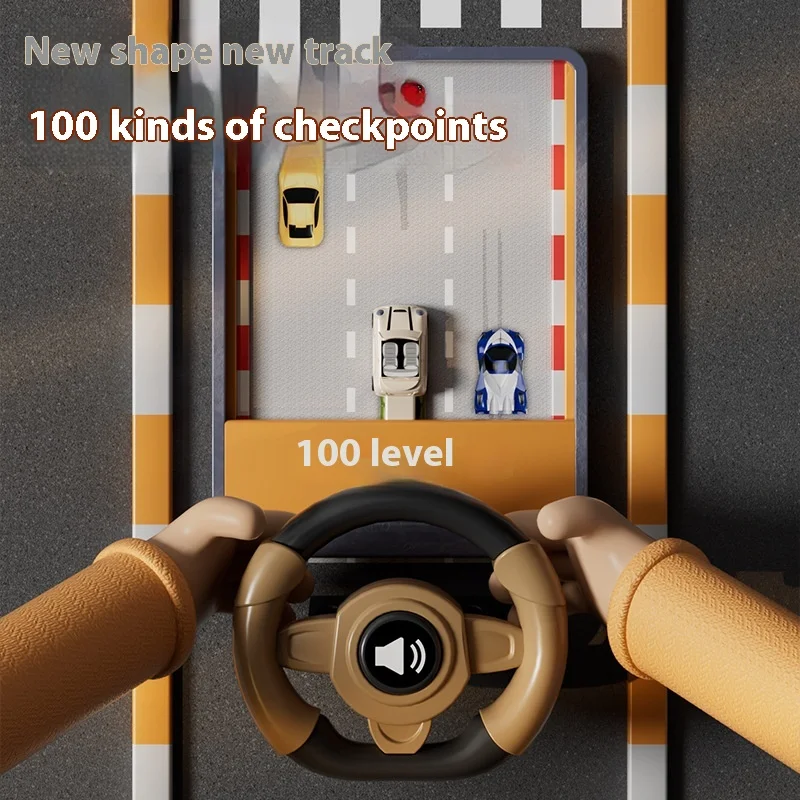Tap the speaker button on the steering wheel
Screen dimensions: 800x800
coord(398,655)
